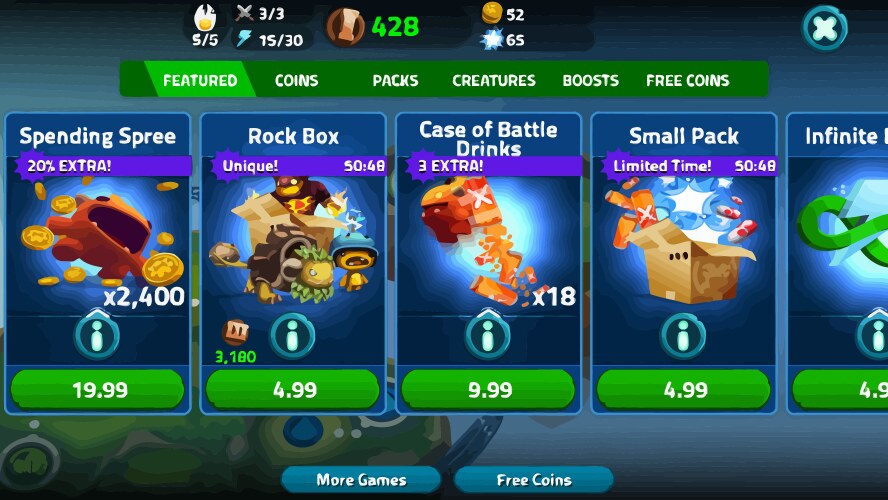Select the Packs tab

click(x=395, y=80)
